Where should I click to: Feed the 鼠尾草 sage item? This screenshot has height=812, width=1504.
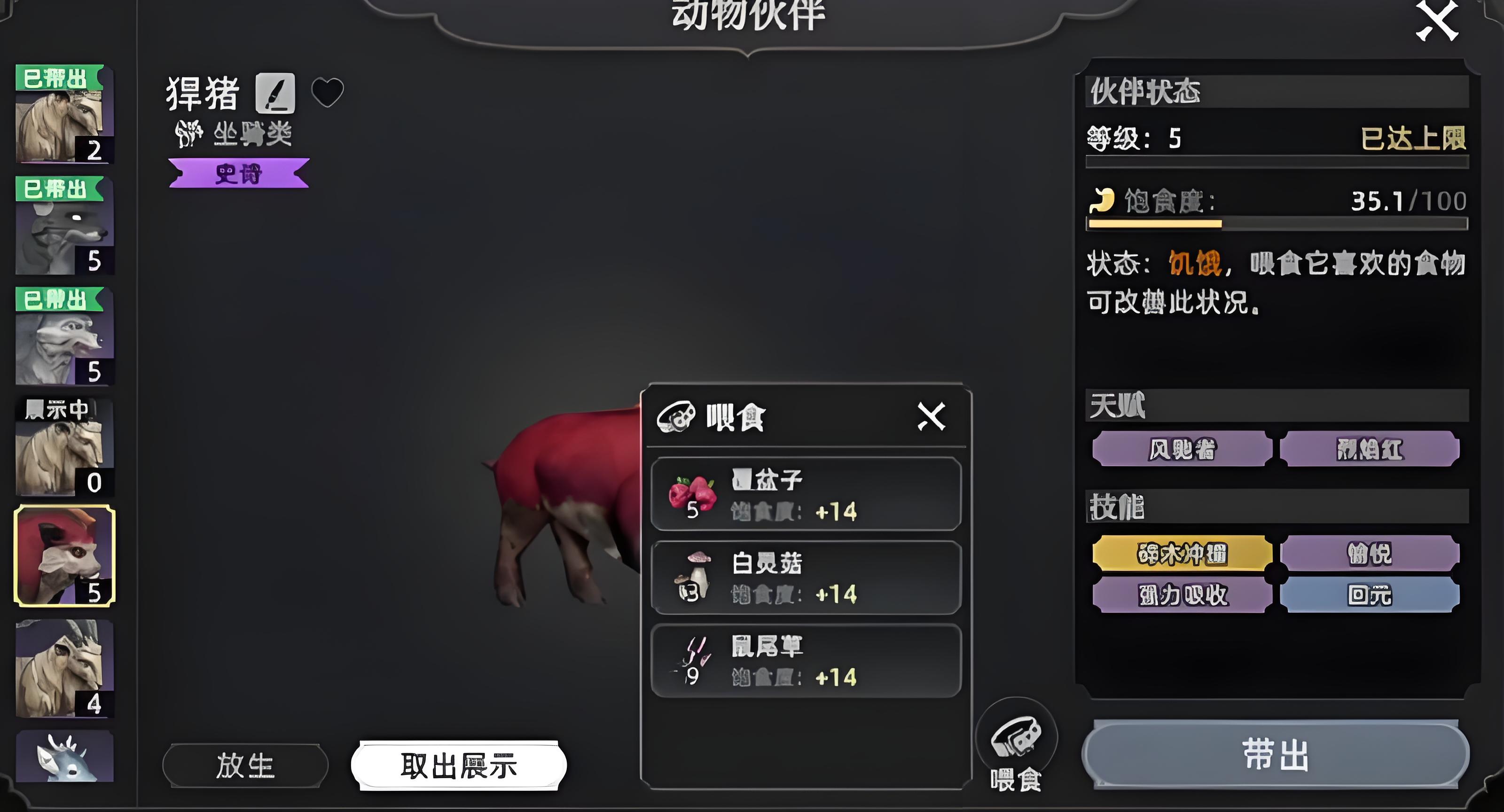pyautogui.click(x=806, y=661)
